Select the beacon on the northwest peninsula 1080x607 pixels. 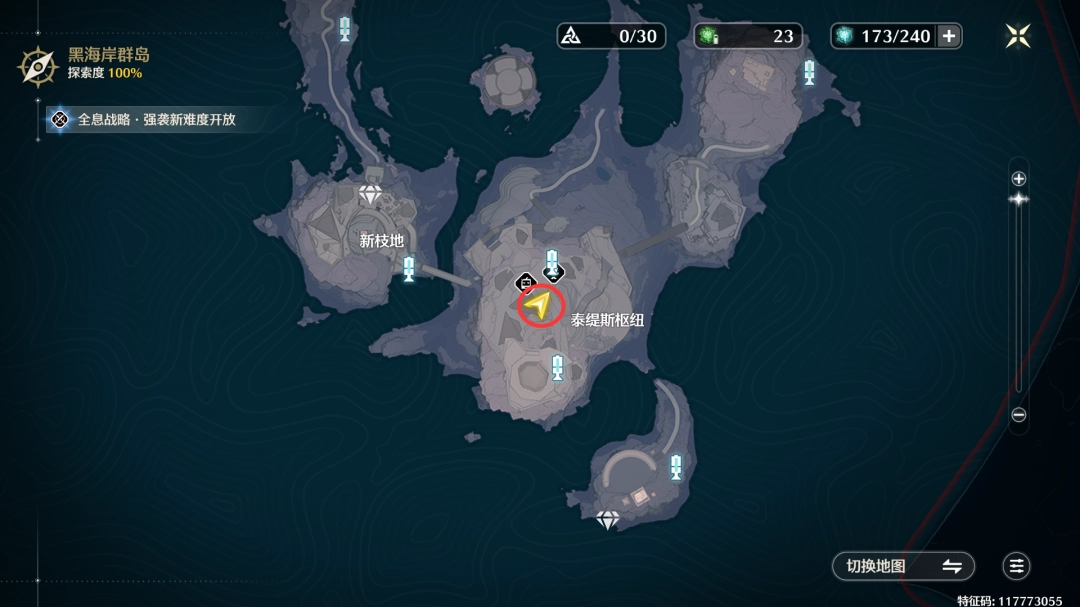coord(345,28)
